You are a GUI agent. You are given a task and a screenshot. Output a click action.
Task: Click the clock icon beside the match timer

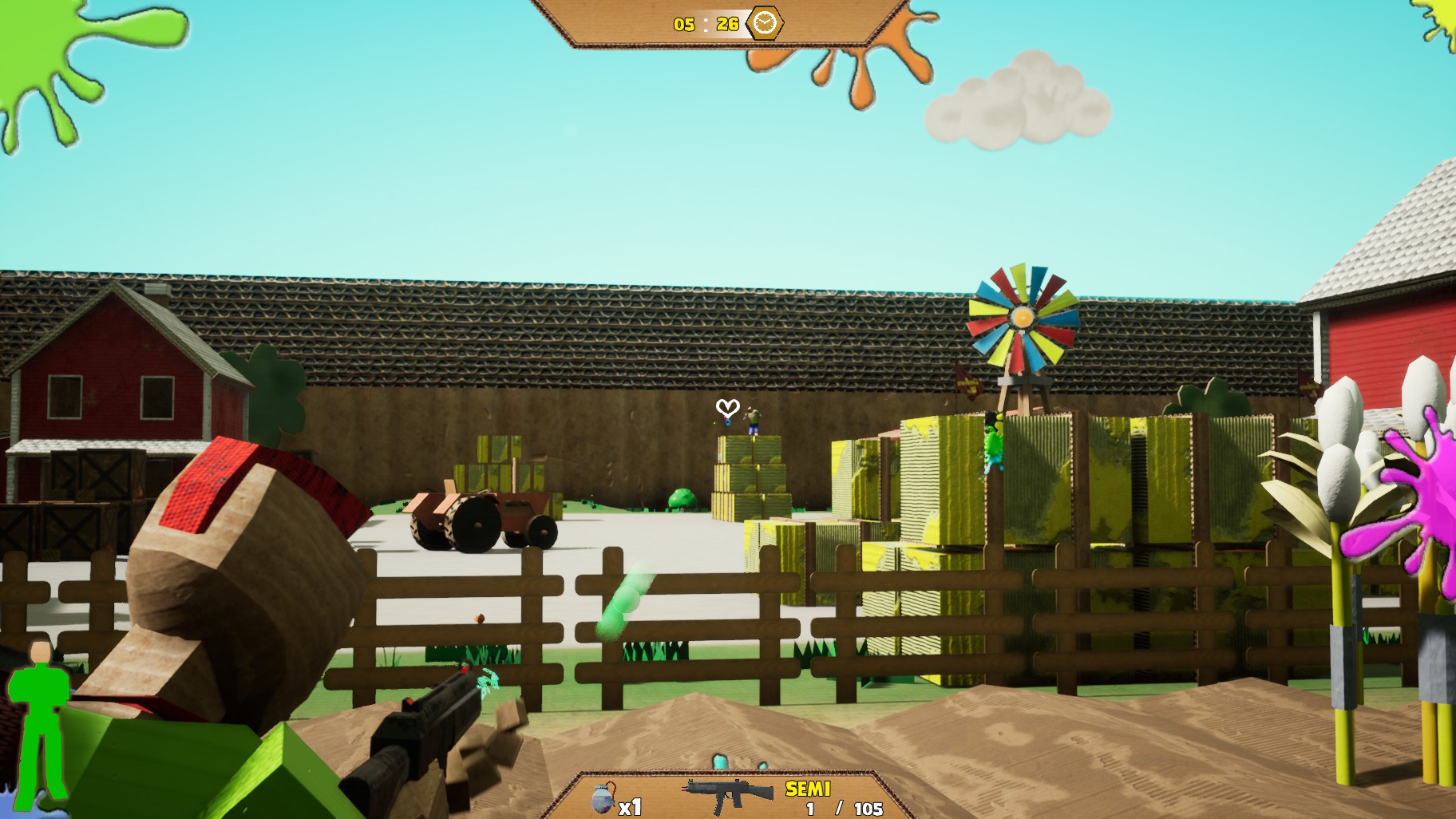click(x=763, y=24)
